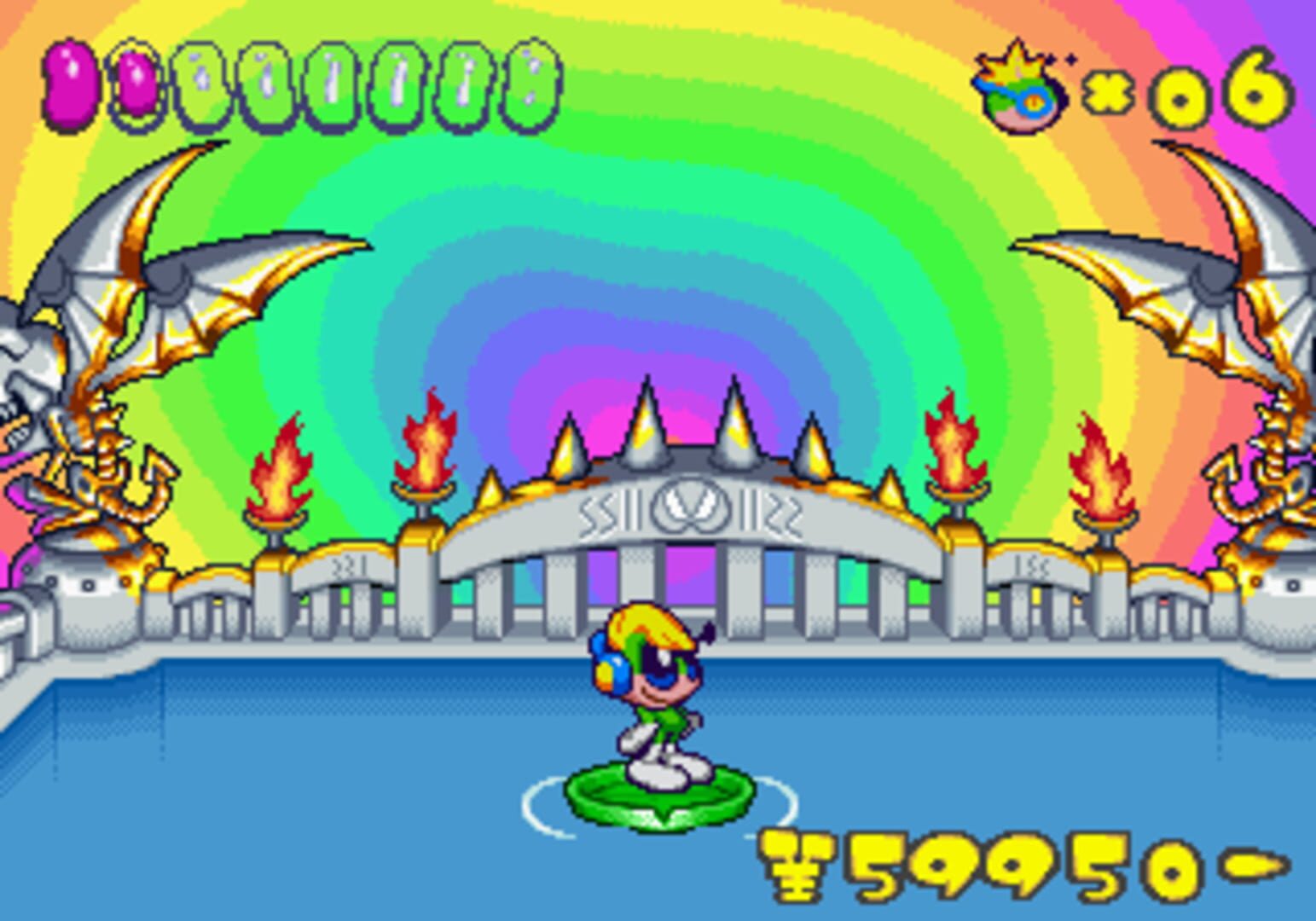Select the currency symbol beside the score
Viewport: 1316px width, 921px height.
793,861
